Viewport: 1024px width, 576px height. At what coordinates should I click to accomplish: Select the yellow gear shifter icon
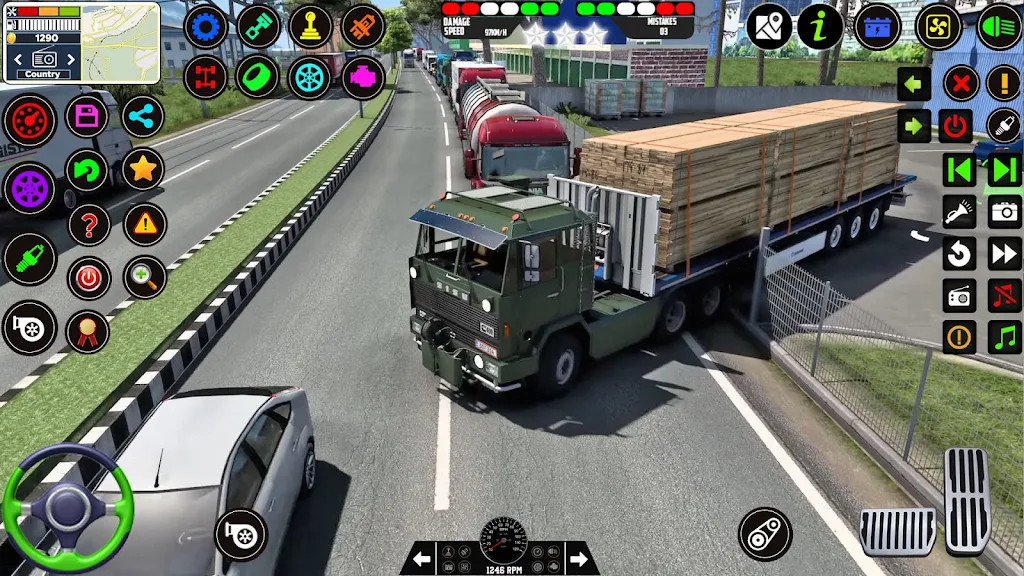311,27
